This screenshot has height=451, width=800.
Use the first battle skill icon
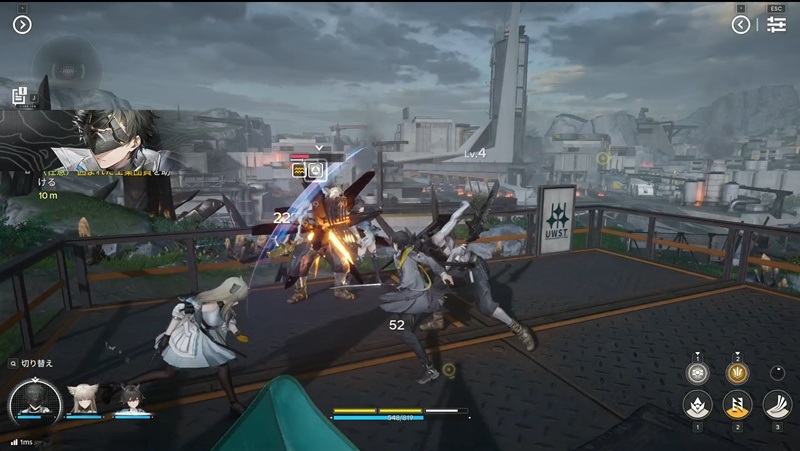point(697,405)
